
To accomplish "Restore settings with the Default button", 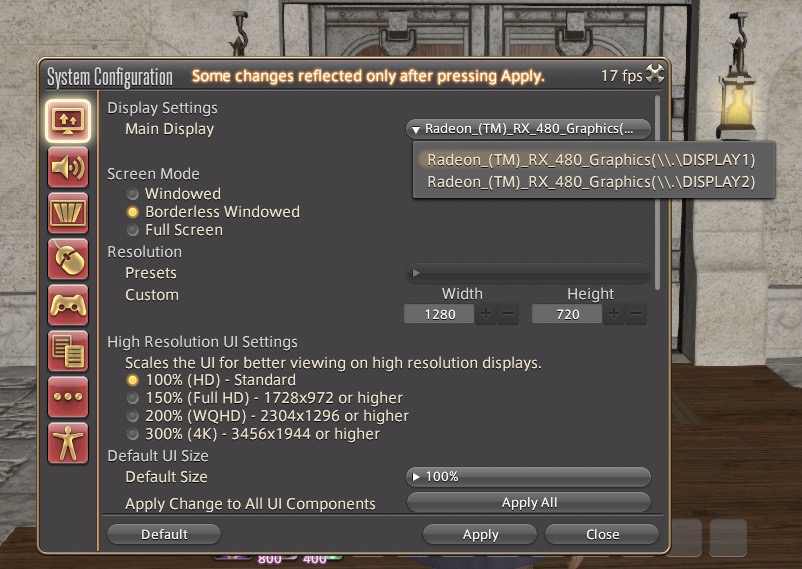I will (164, 534).
